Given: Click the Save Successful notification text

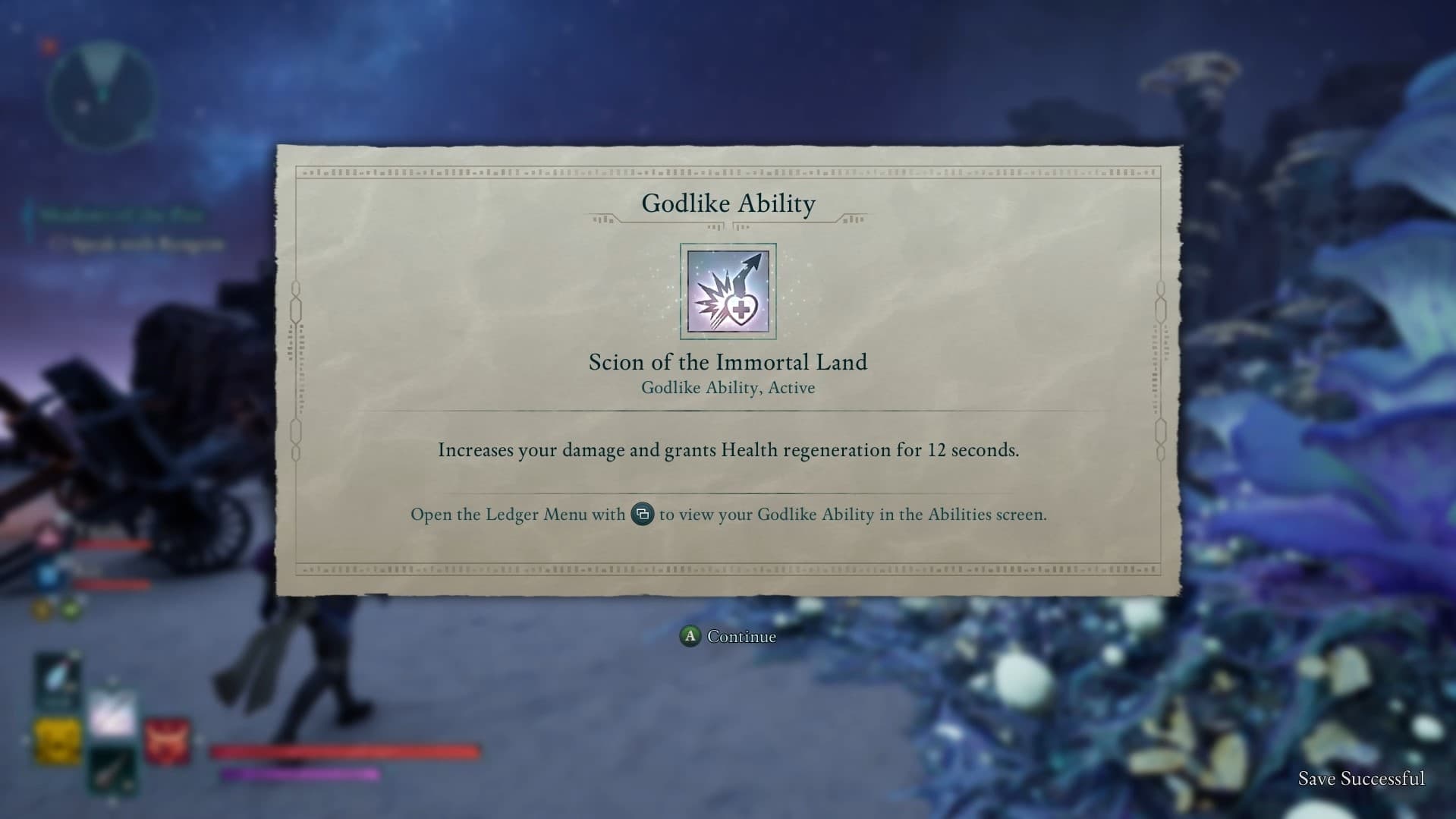Looking at the screenshot, I should tap(1362, 779).
